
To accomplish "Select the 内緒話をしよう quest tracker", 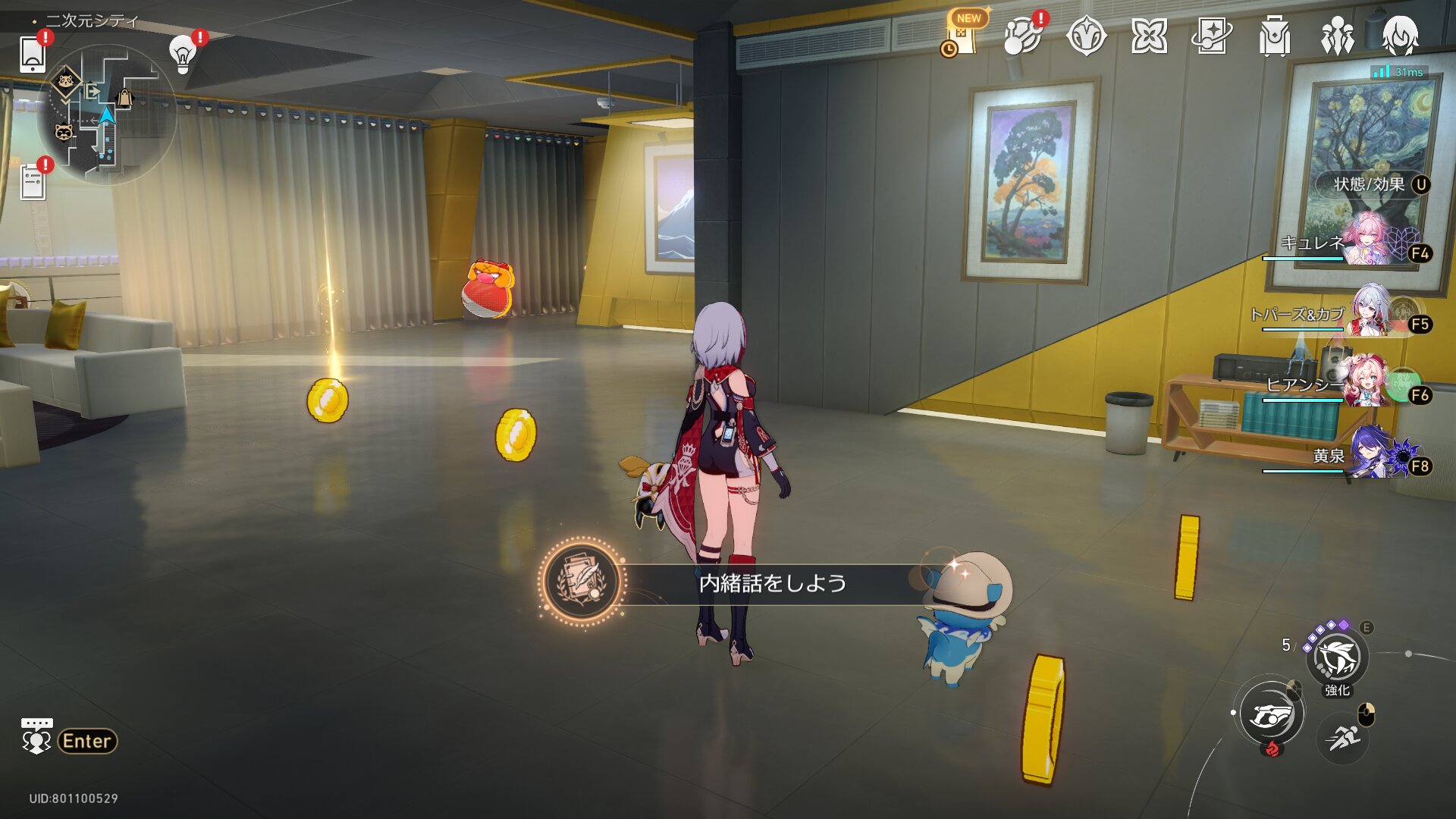I will click(771, 583).
